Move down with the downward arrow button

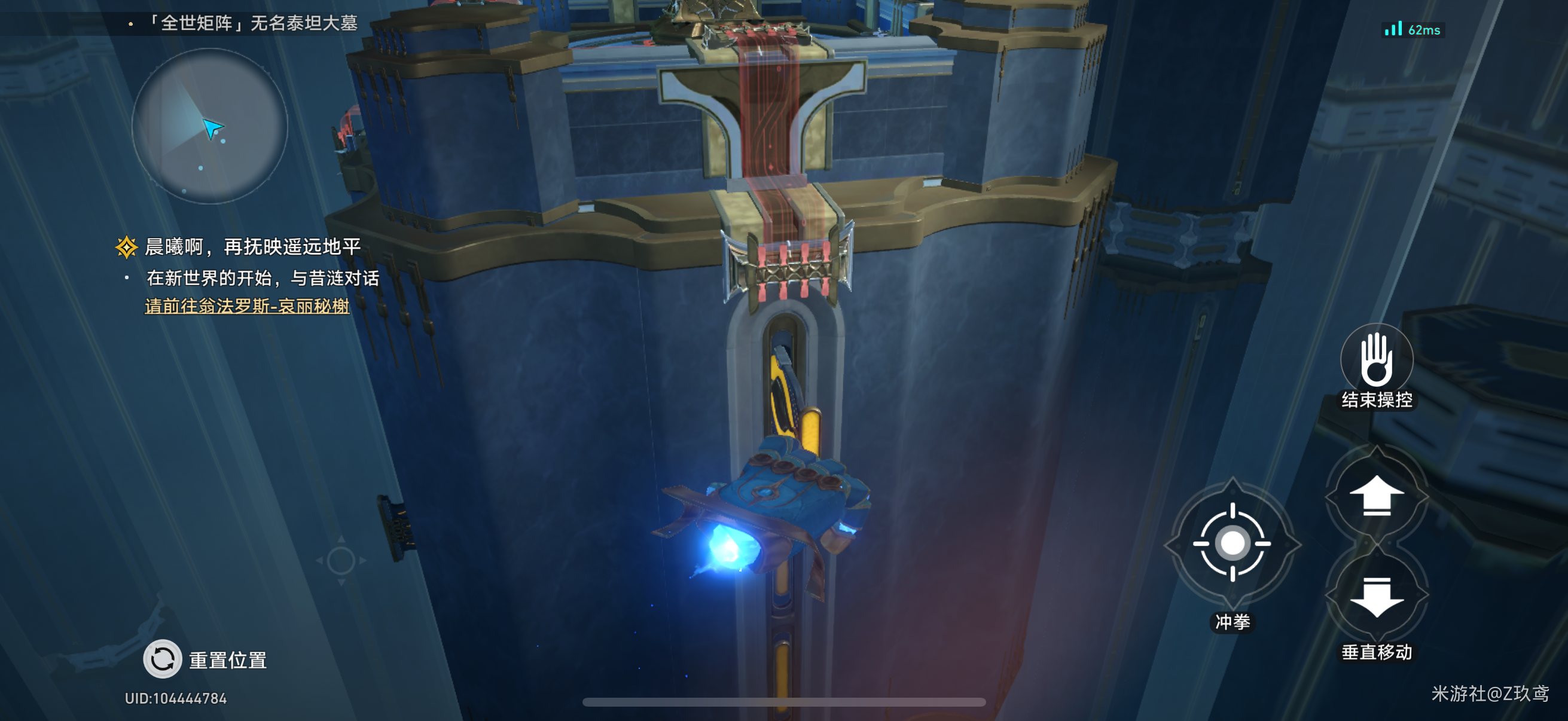[x=1376, y=596]
